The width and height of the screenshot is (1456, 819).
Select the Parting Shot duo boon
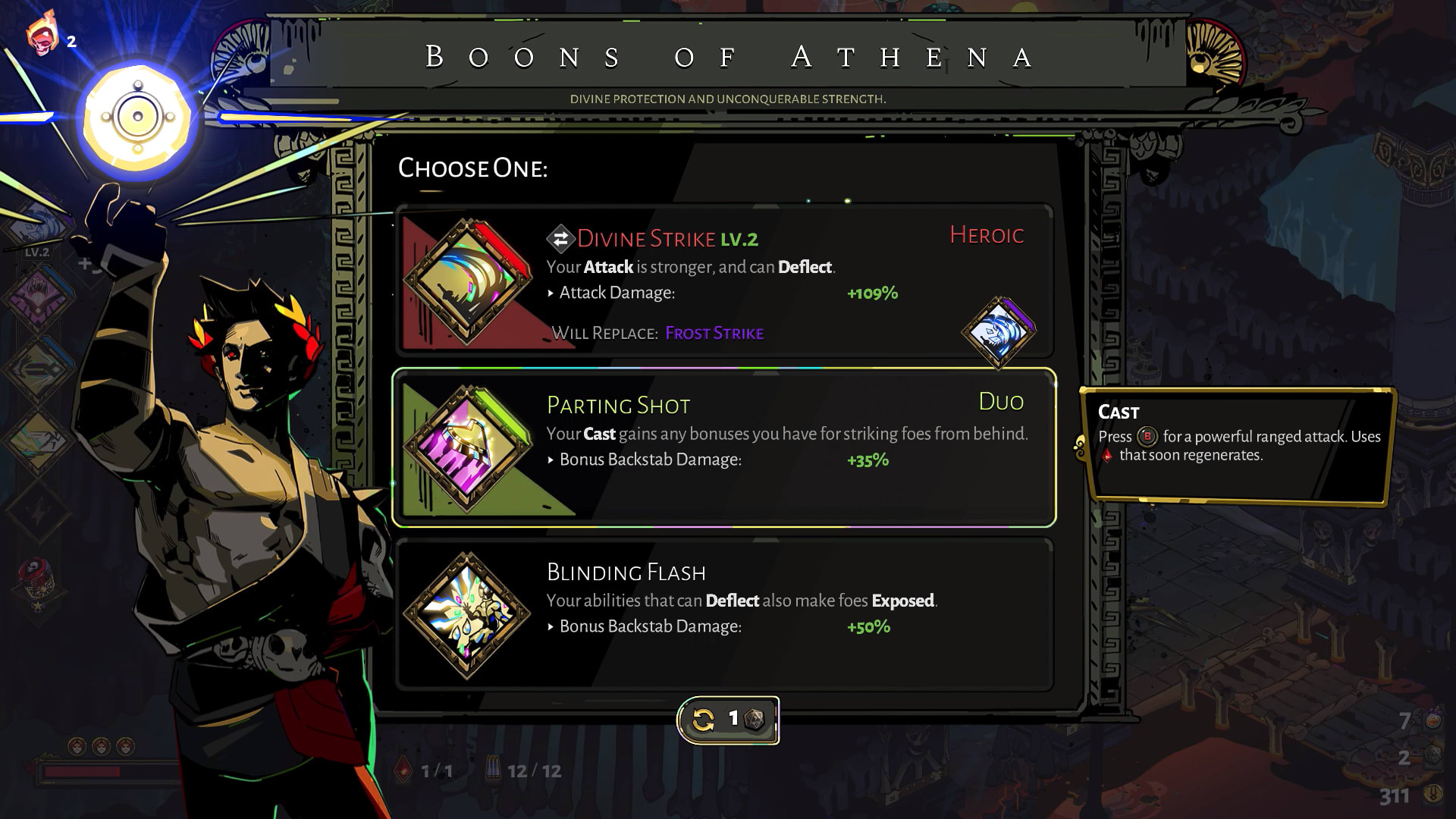coord(724,447)
